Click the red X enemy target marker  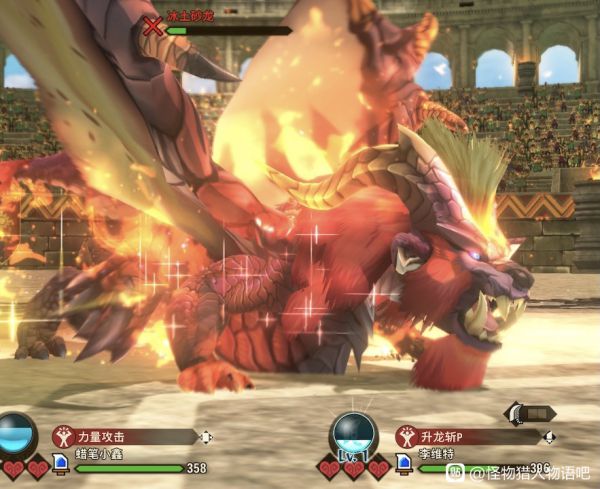tap(153, 26)
